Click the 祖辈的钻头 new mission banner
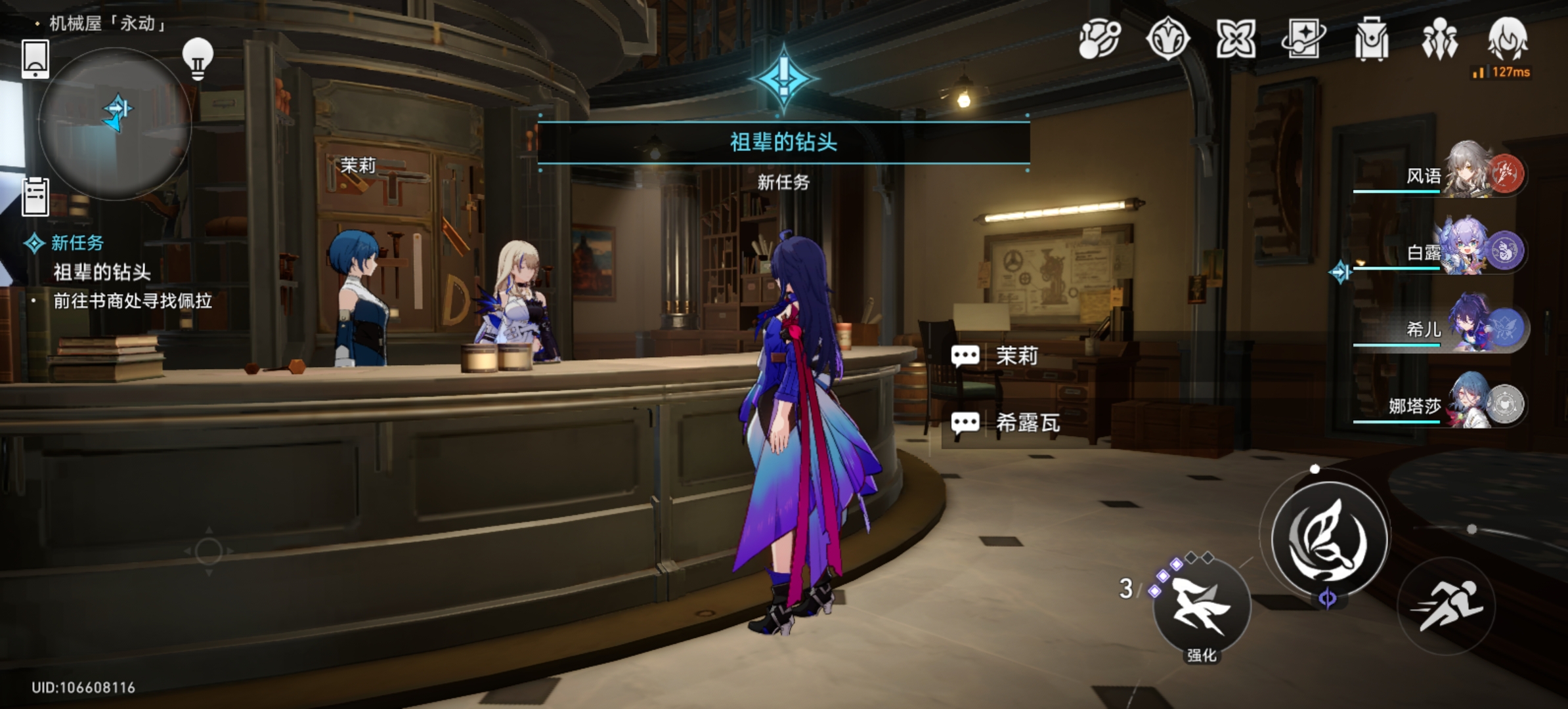Viewport: 1568px width, 709px height. point(783,142)
